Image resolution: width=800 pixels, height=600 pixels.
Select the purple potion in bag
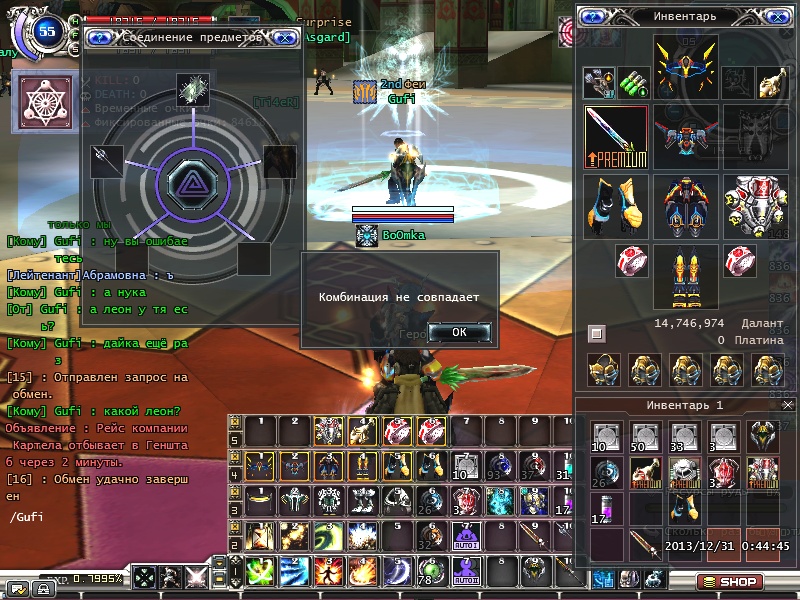607,507
